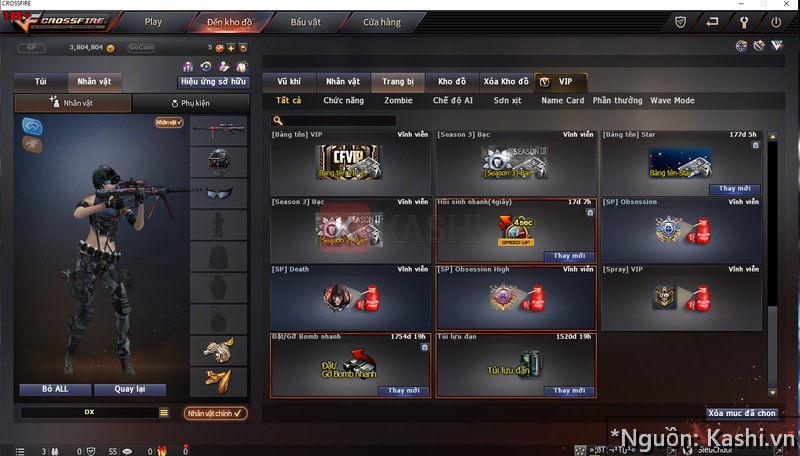Remove all equipment with Bỏ ALL
The width and height of the screenshot is (800, 456).
point(54,390)
